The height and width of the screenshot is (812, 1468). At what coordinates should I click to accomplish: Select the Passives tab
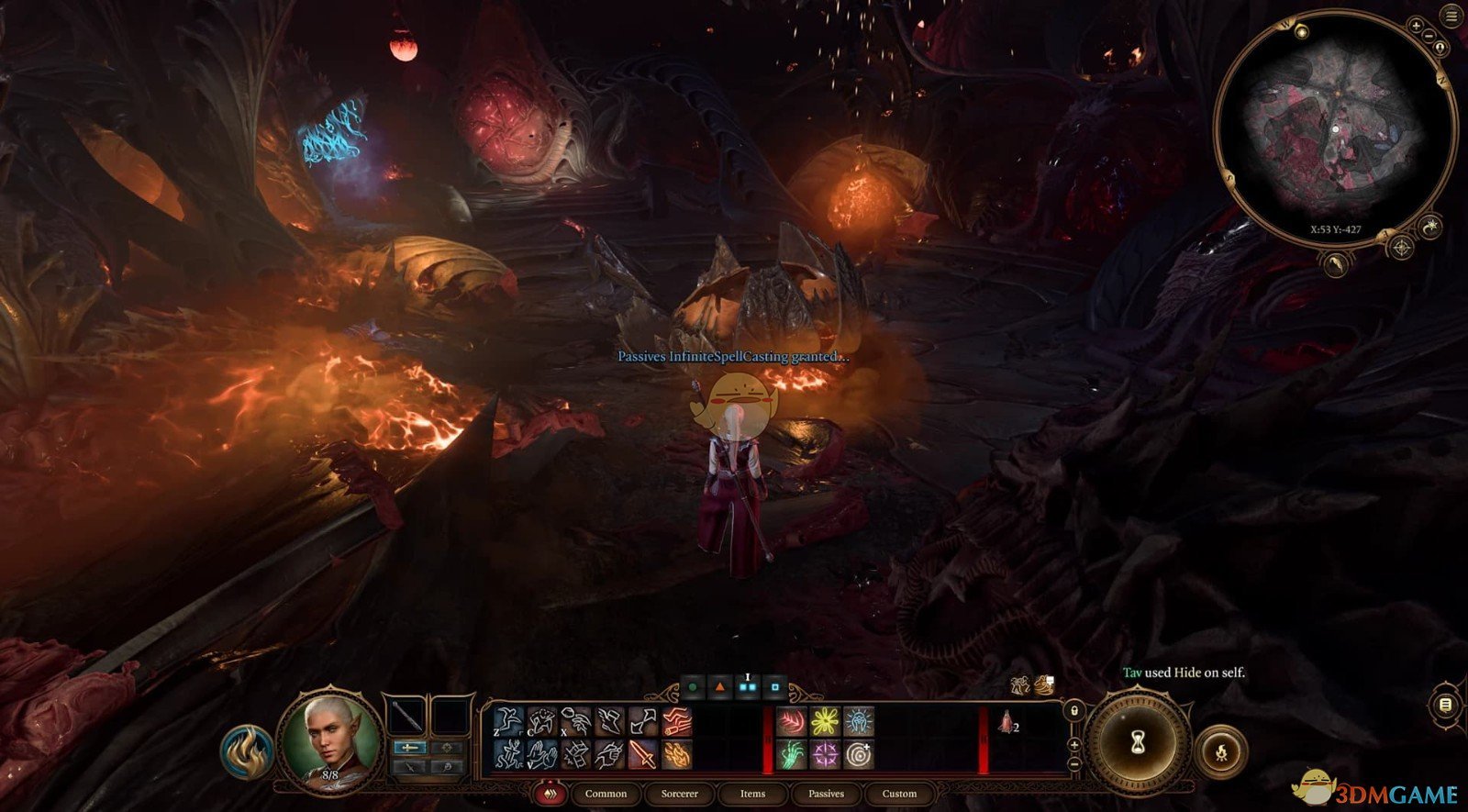click(x=826, y=794)
